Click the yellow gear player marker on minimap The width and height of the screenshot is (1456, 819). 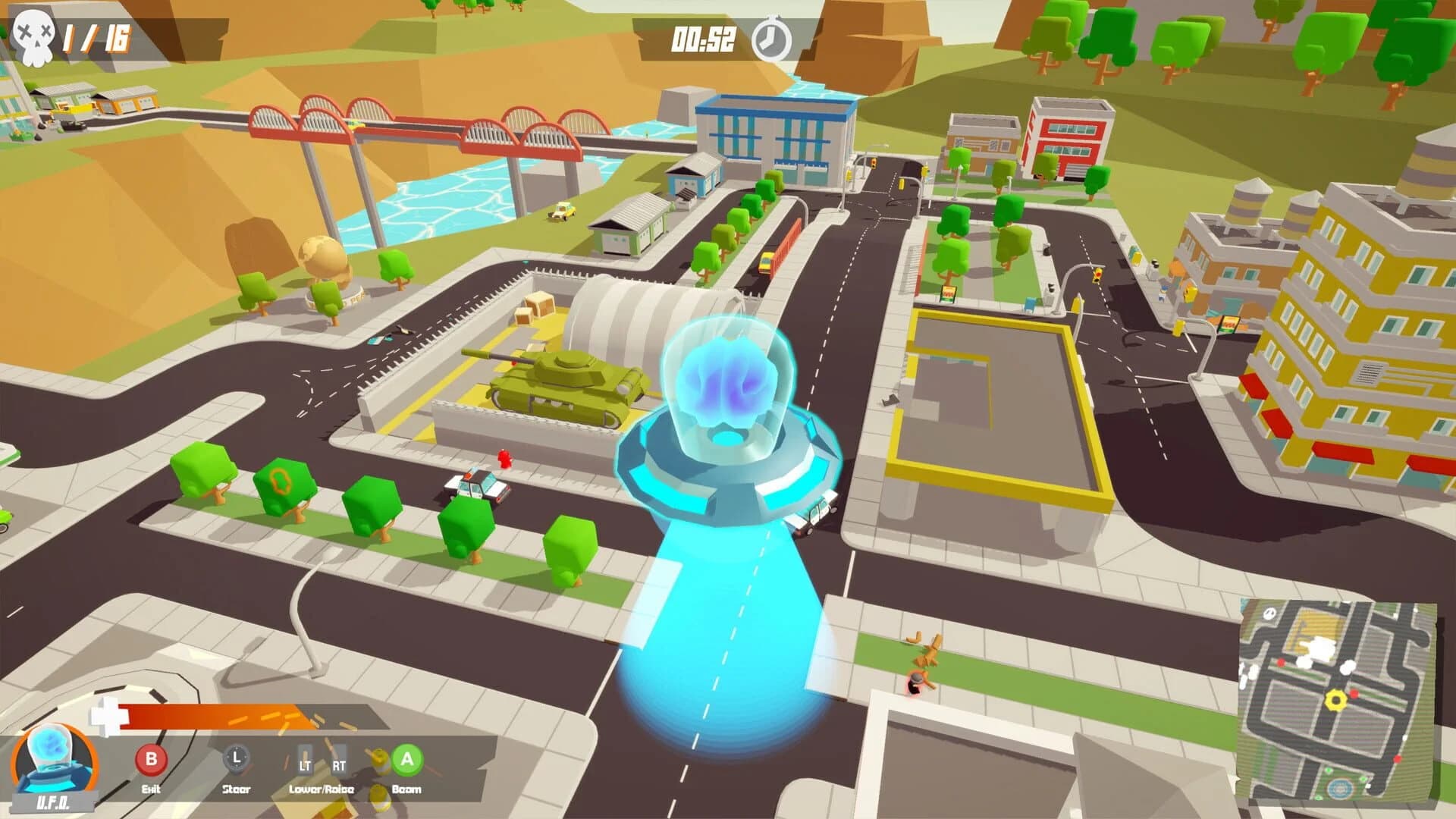[1335, 700]
